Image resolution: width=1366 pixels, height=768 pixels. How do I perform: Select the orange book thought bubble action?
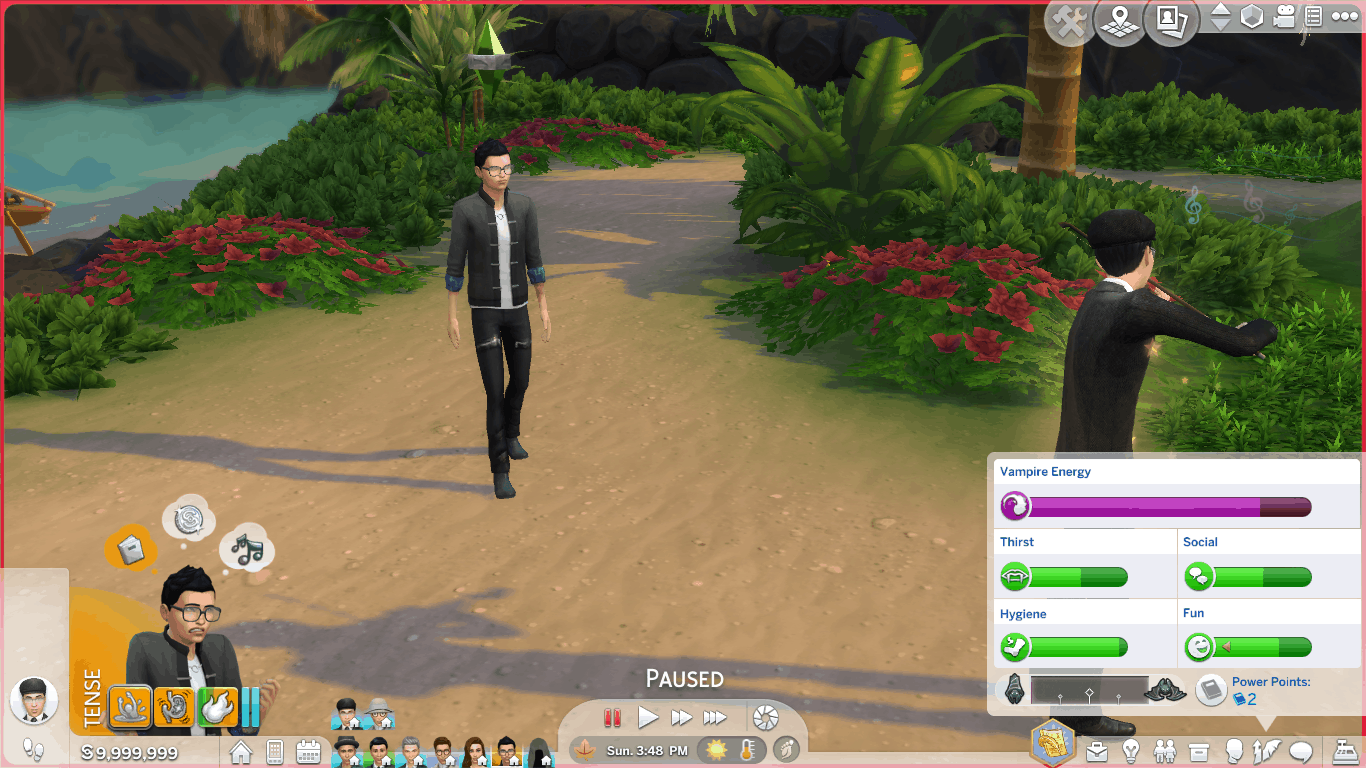(x=131, y=549)
